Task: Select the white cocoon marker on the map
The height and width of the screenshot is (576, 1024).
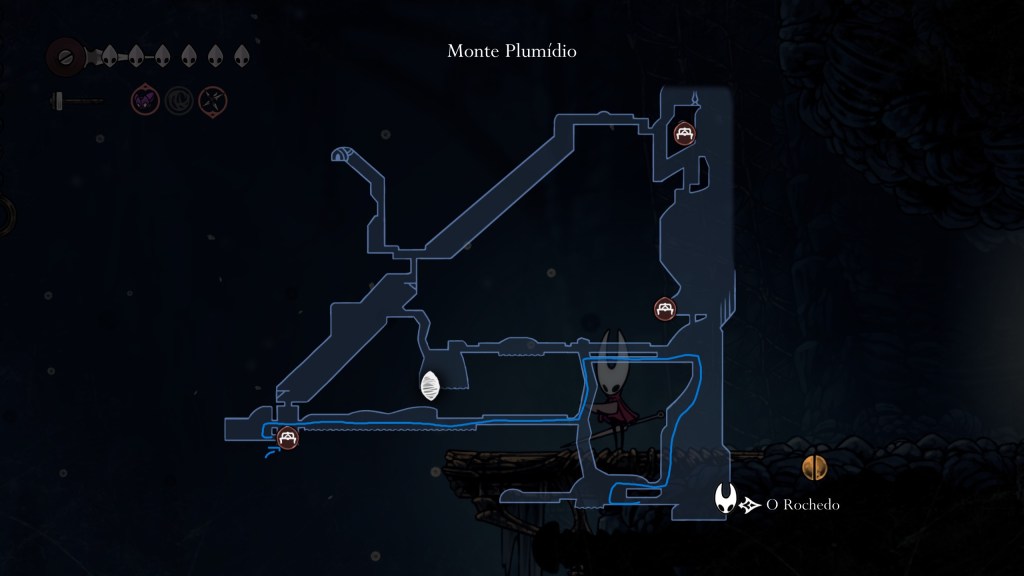Action: coord(431,386)
